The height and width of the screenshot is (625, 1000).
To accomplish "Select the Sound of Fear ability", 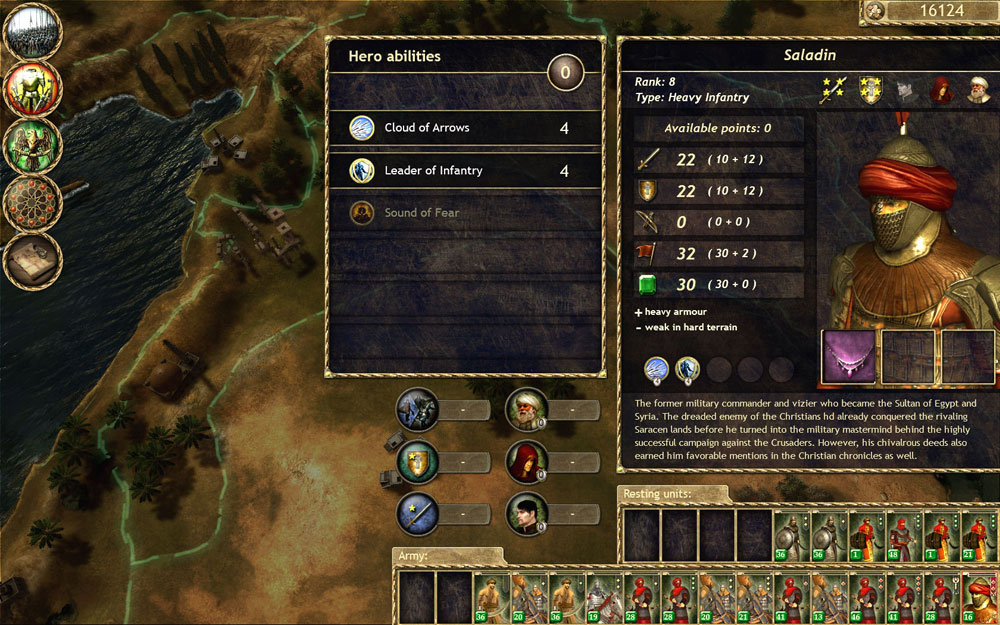I will (x=464, y=213).
